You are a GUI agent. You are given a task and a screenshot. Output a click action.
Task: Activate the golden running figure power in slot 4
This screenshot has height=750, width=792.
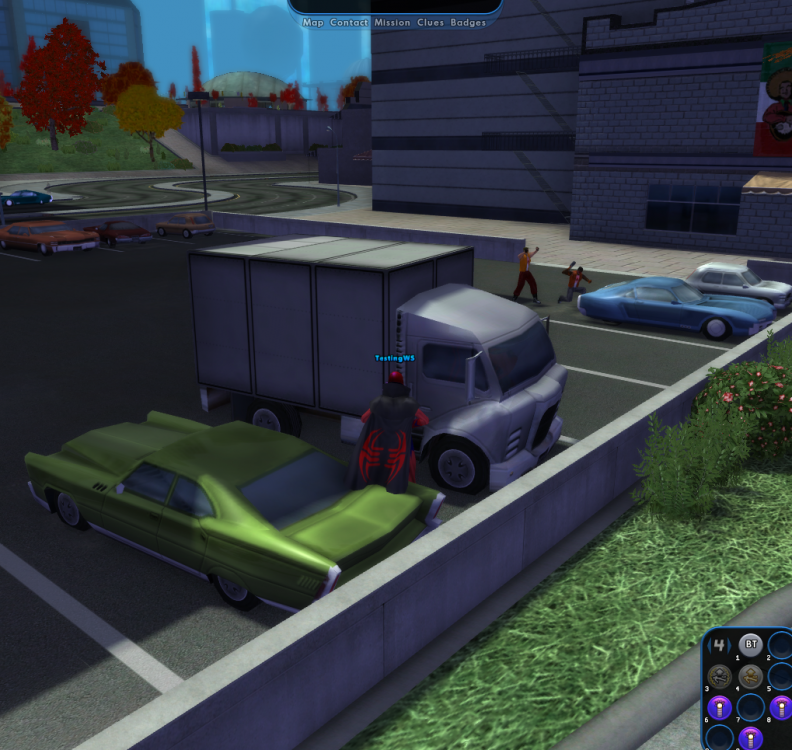click(750, 676)
